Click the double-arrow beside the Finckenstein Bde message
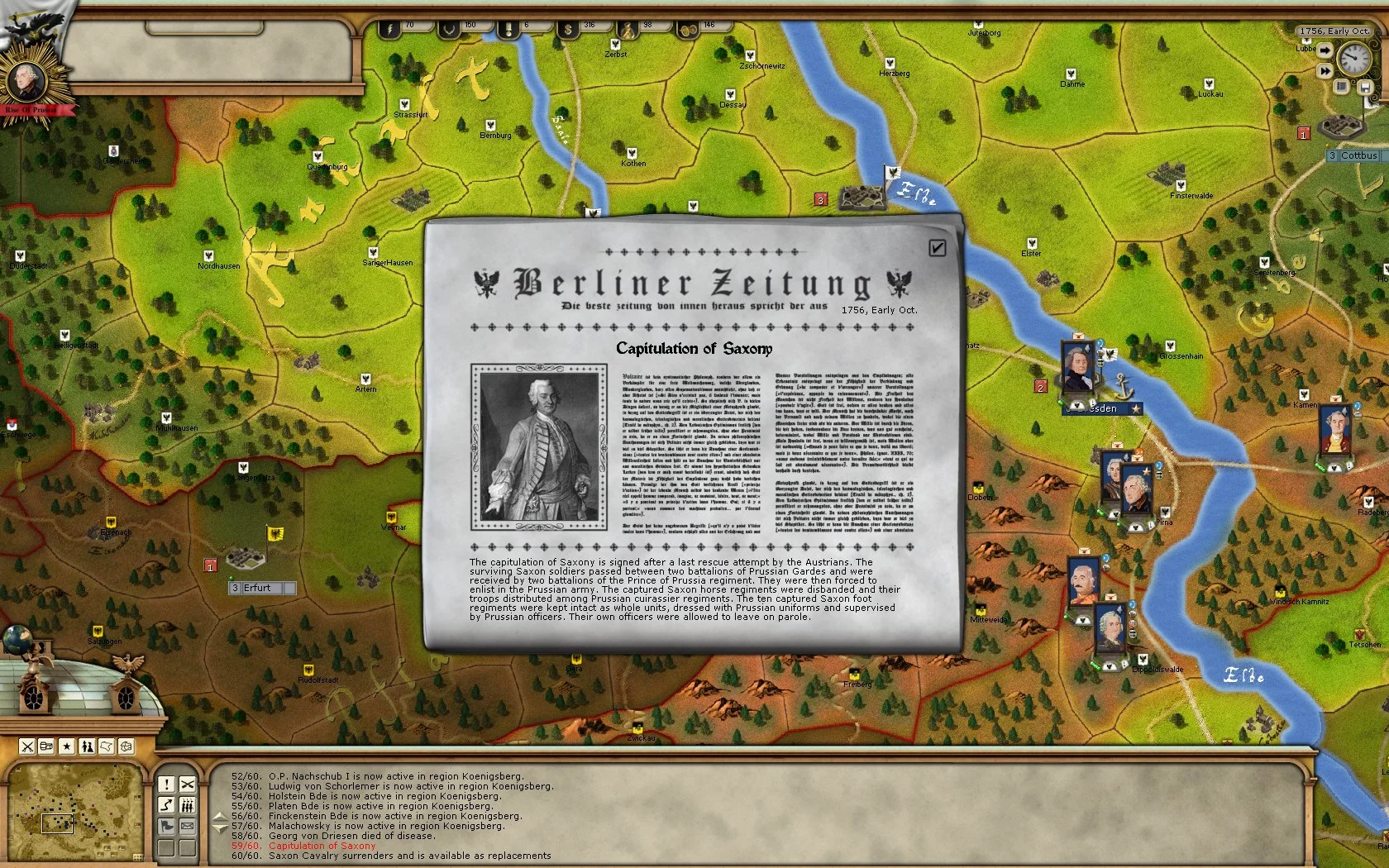This screenshot has height=868, width=1389. click(220, 822)
